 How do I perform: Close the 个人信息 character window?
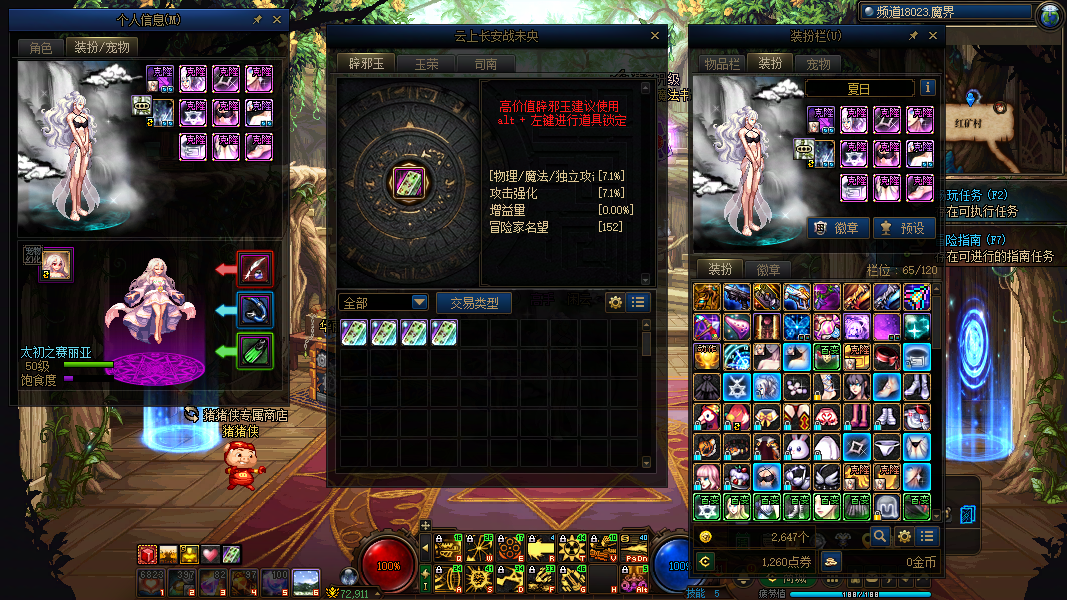[277, 19]
